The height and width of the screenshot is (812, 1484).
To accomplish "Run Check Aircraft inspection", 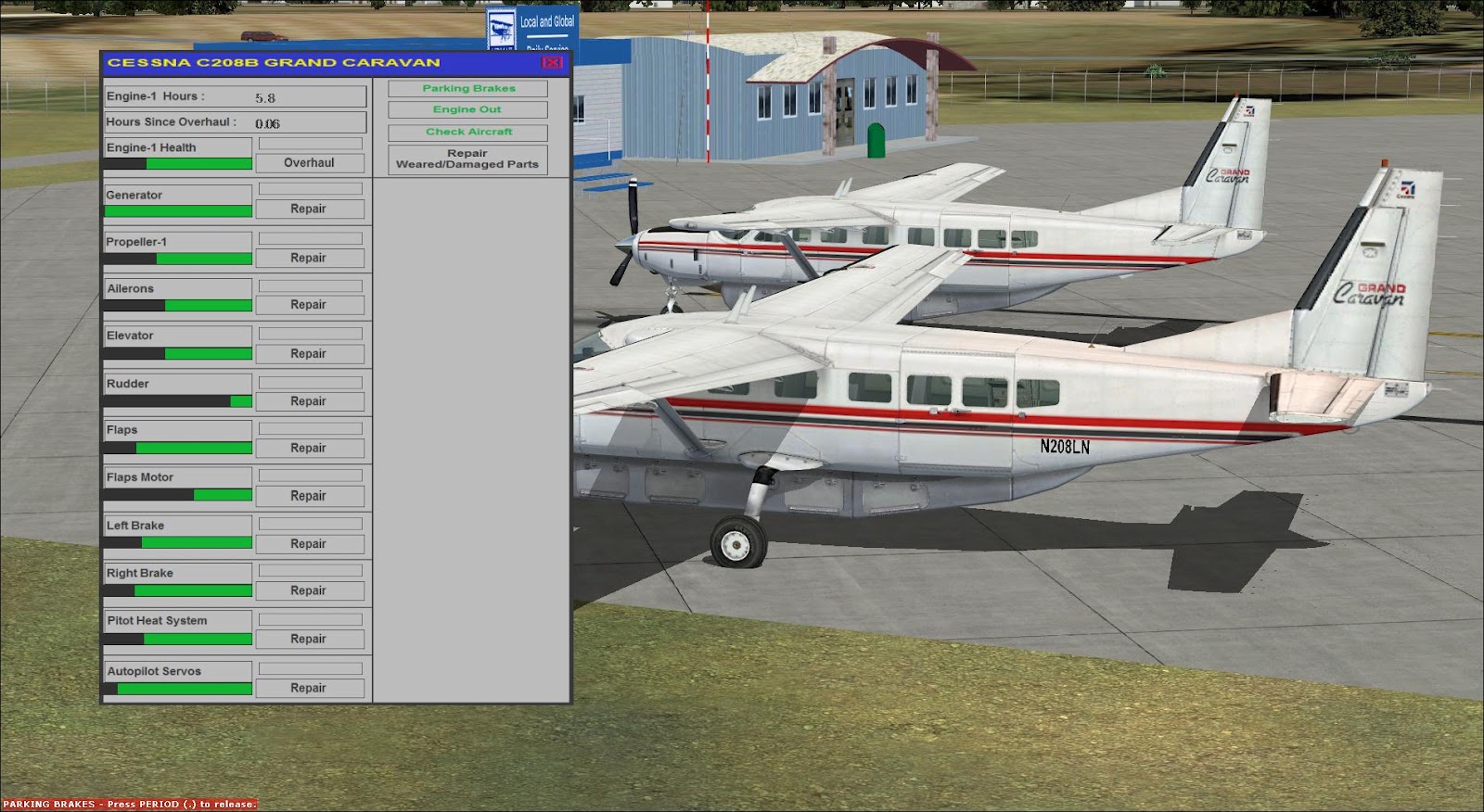I will 467,132.
